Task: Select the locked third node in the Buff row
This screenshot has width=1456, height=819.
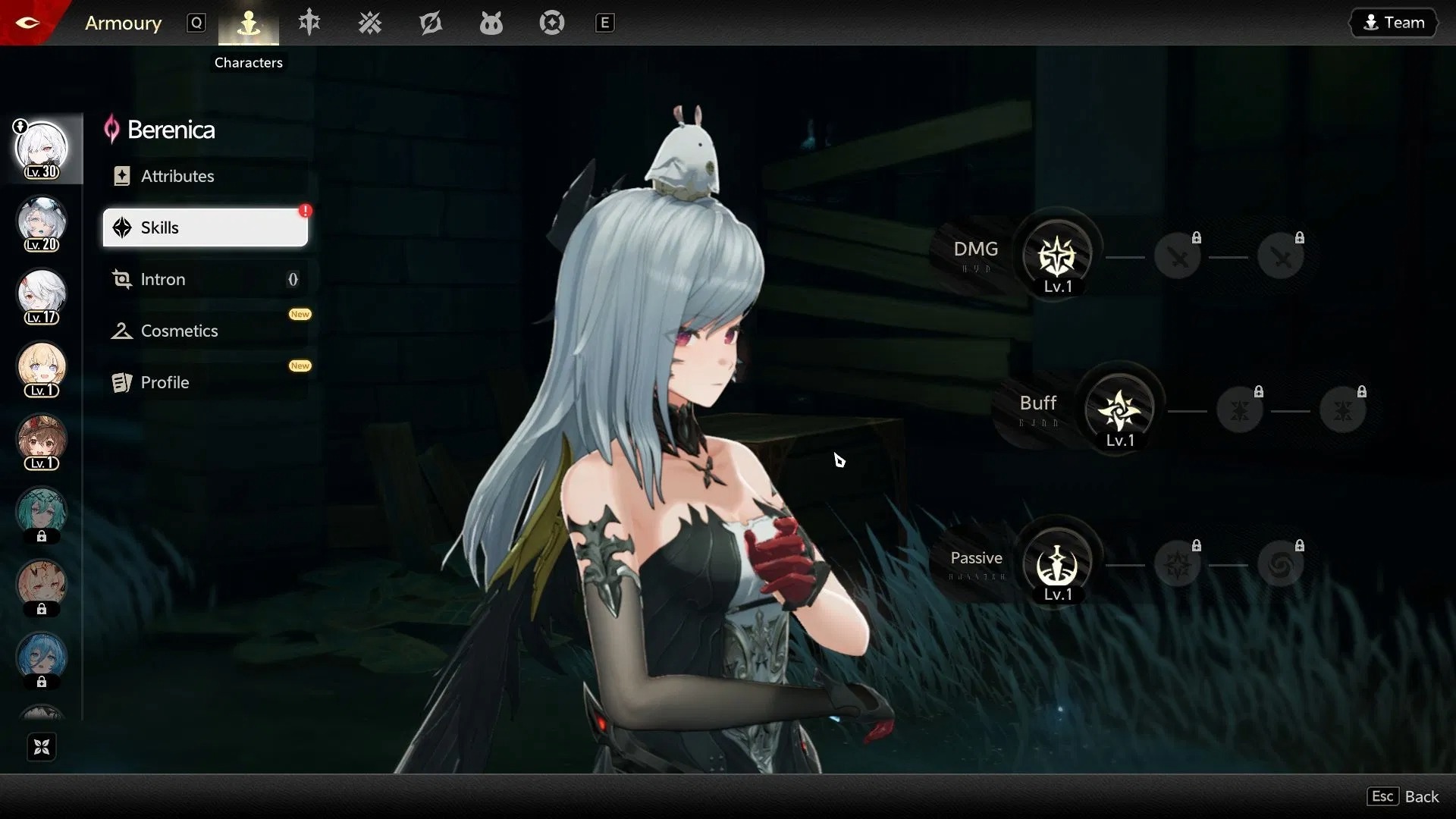Action: tap(1344, 409)
